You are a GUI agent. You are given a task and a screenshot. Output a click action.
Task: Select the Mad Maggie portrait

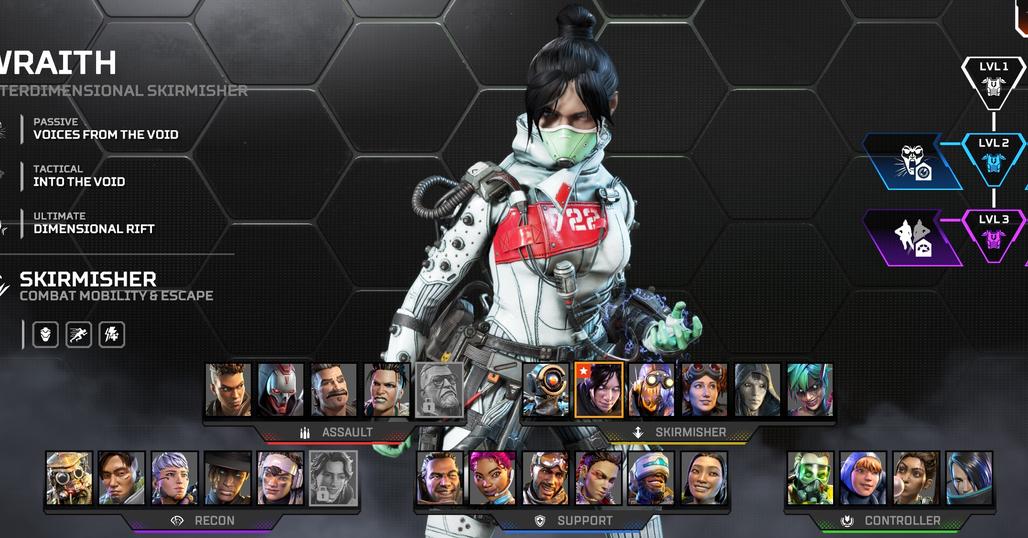tap(387, 390)
